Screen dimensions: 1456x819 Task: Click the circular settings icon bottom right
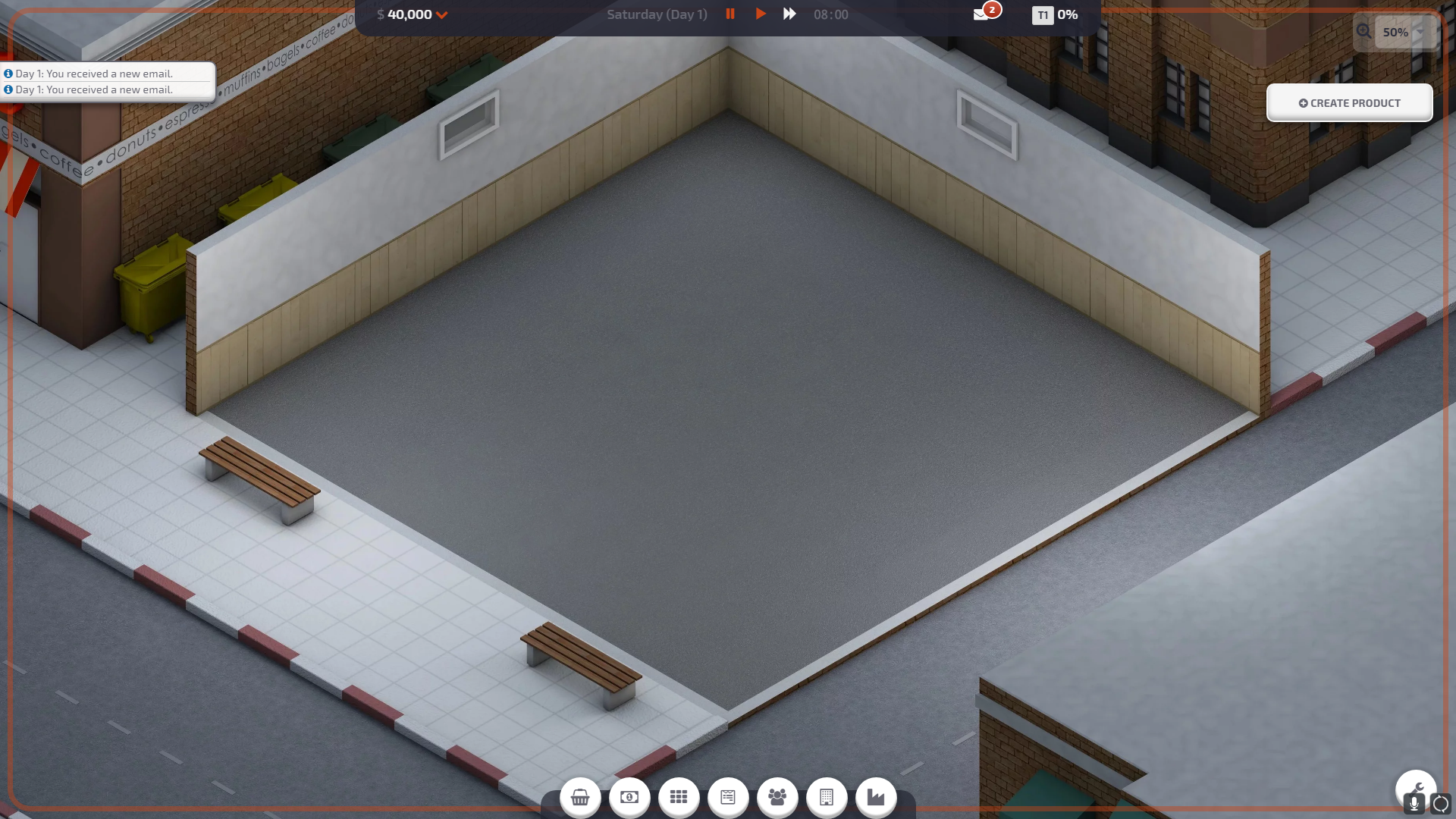1442,804
